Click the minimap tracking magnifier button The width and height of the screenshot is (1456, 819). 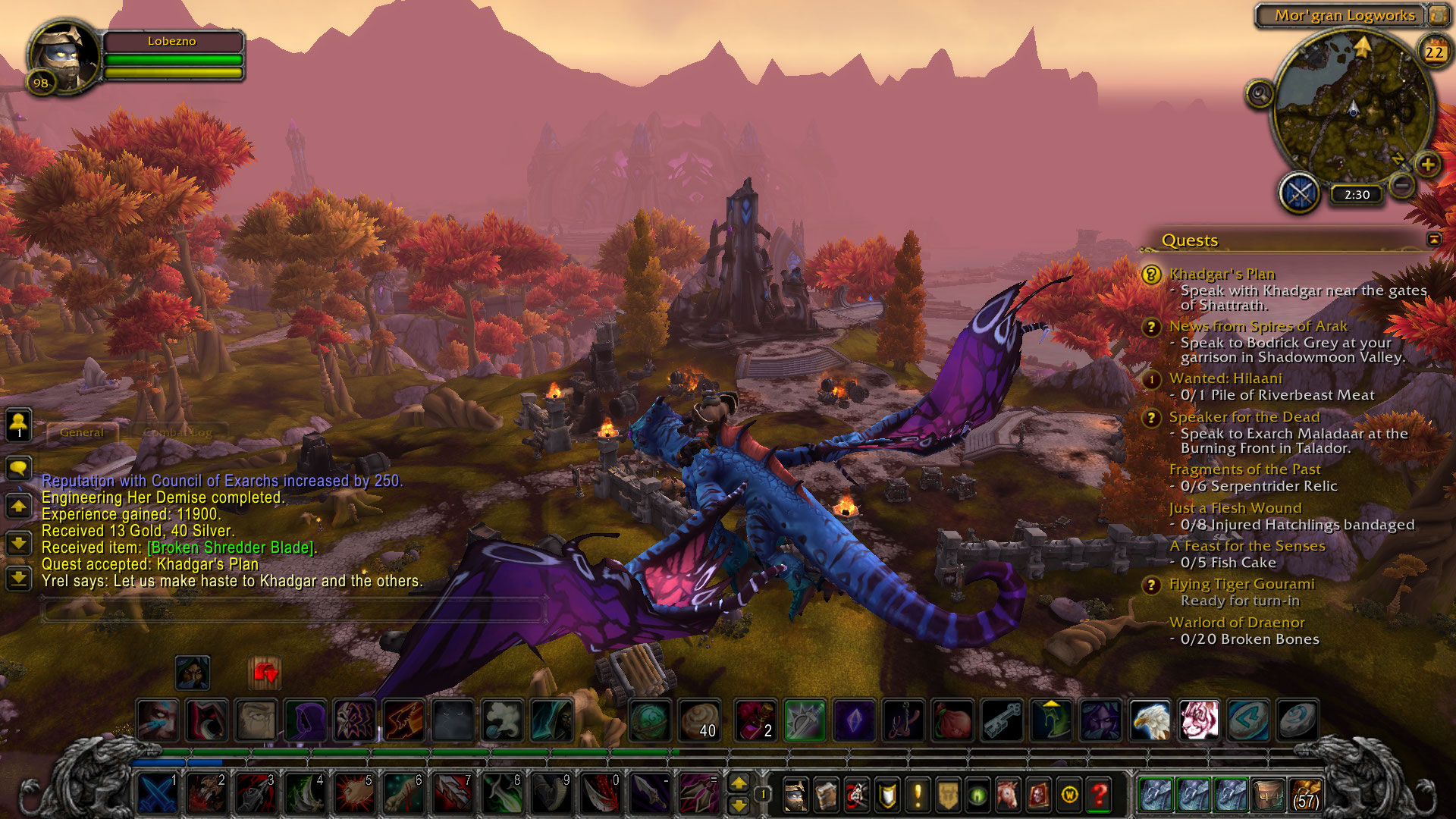(x=1260, y=94)
